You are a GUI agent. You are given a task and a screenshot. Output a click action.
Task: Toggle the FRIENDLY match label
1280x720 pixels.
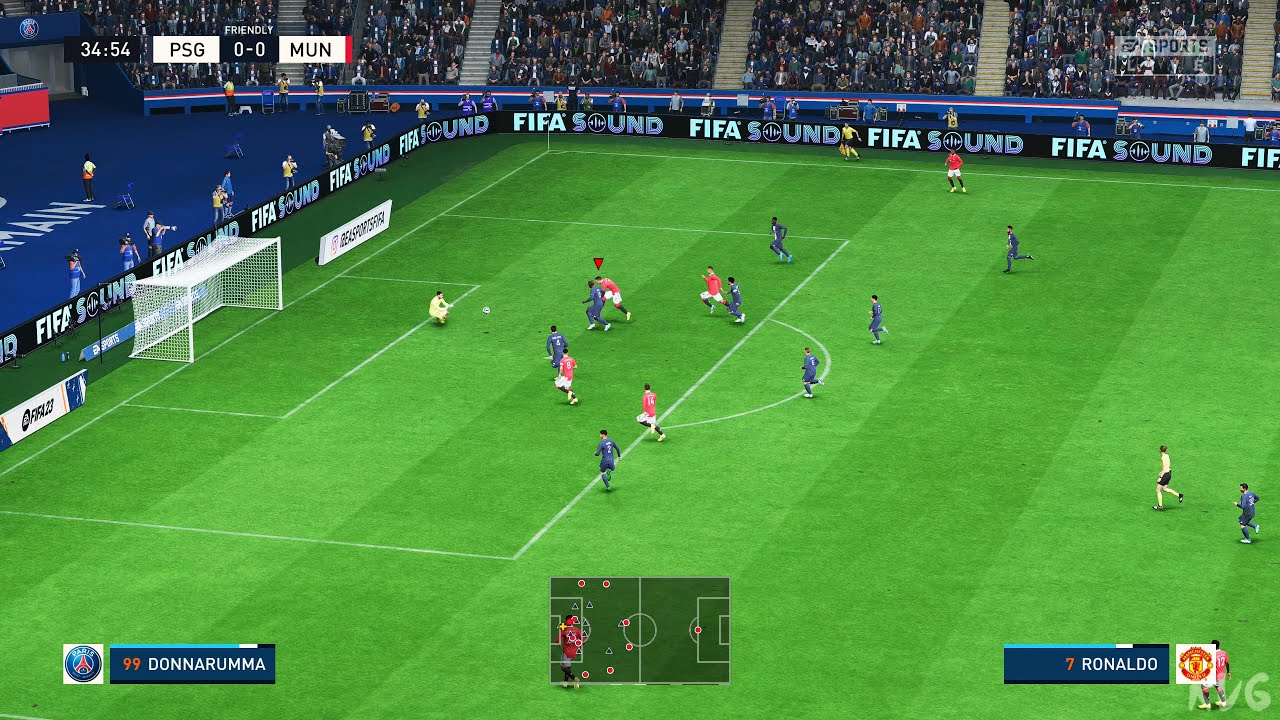click(x=248, y=31)
